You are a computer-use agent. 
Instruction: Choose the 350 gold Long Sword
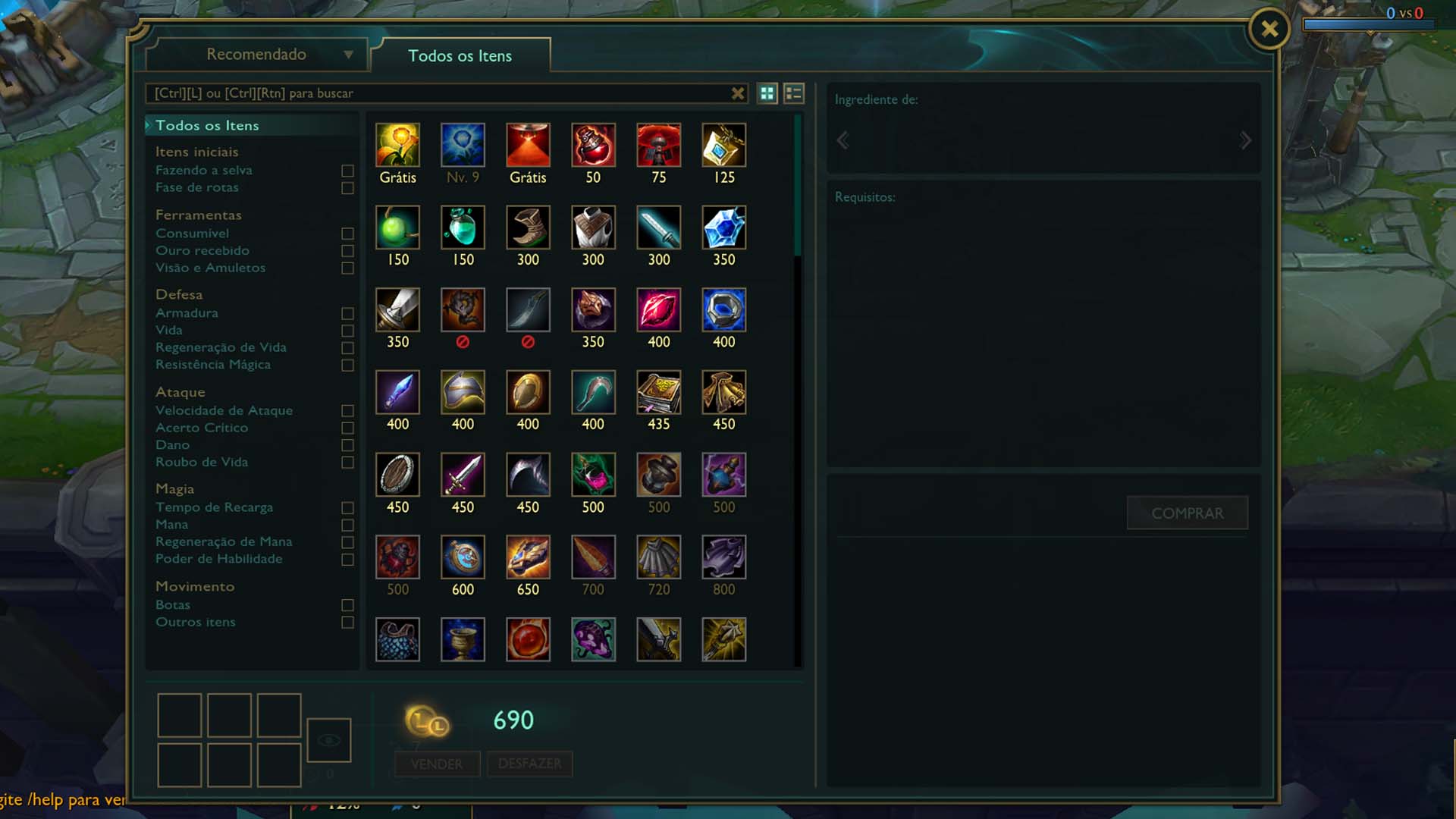coord(397,310)
